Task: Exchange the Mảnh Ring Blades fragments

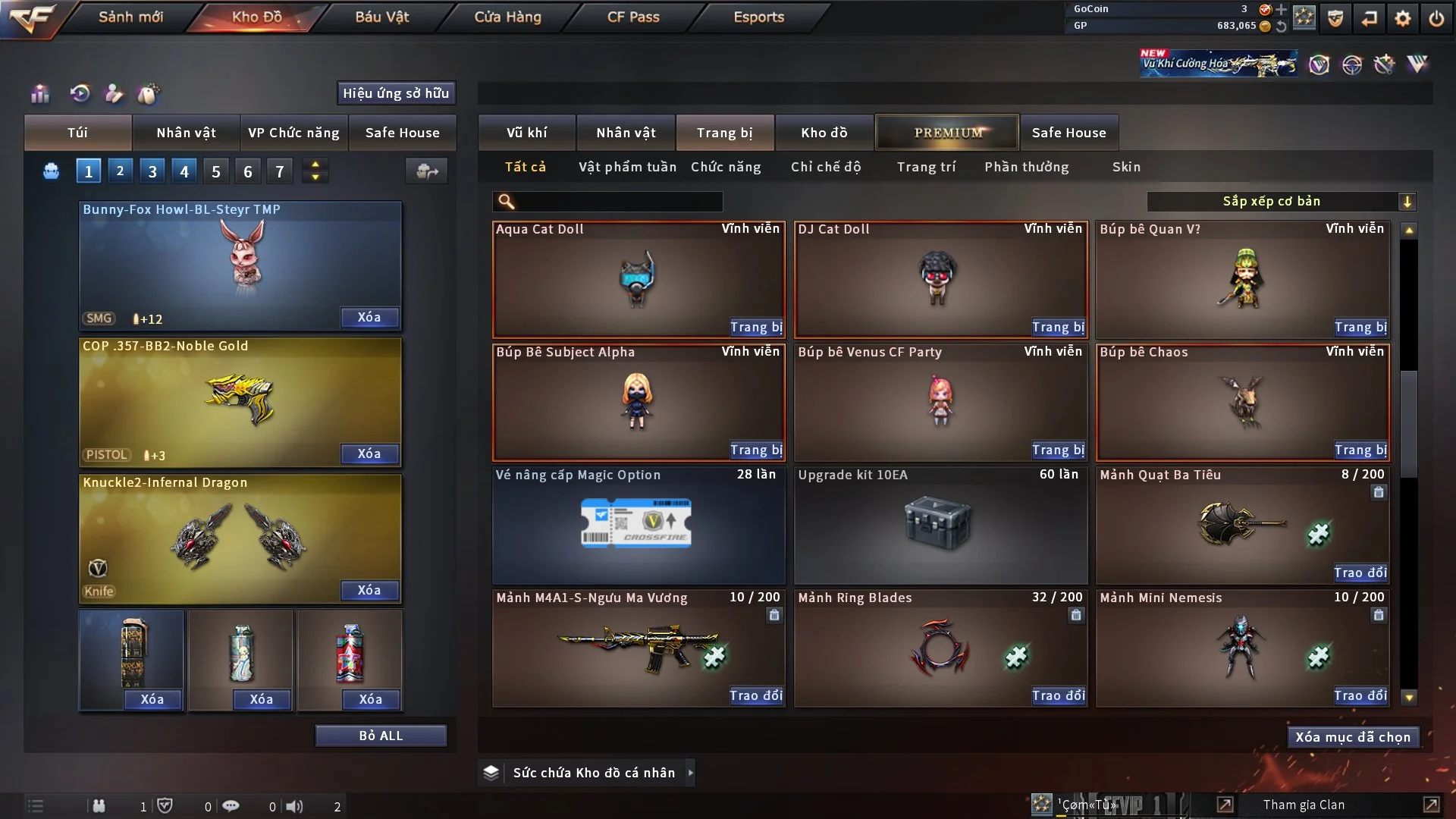Action: [x=1058, y=695]
